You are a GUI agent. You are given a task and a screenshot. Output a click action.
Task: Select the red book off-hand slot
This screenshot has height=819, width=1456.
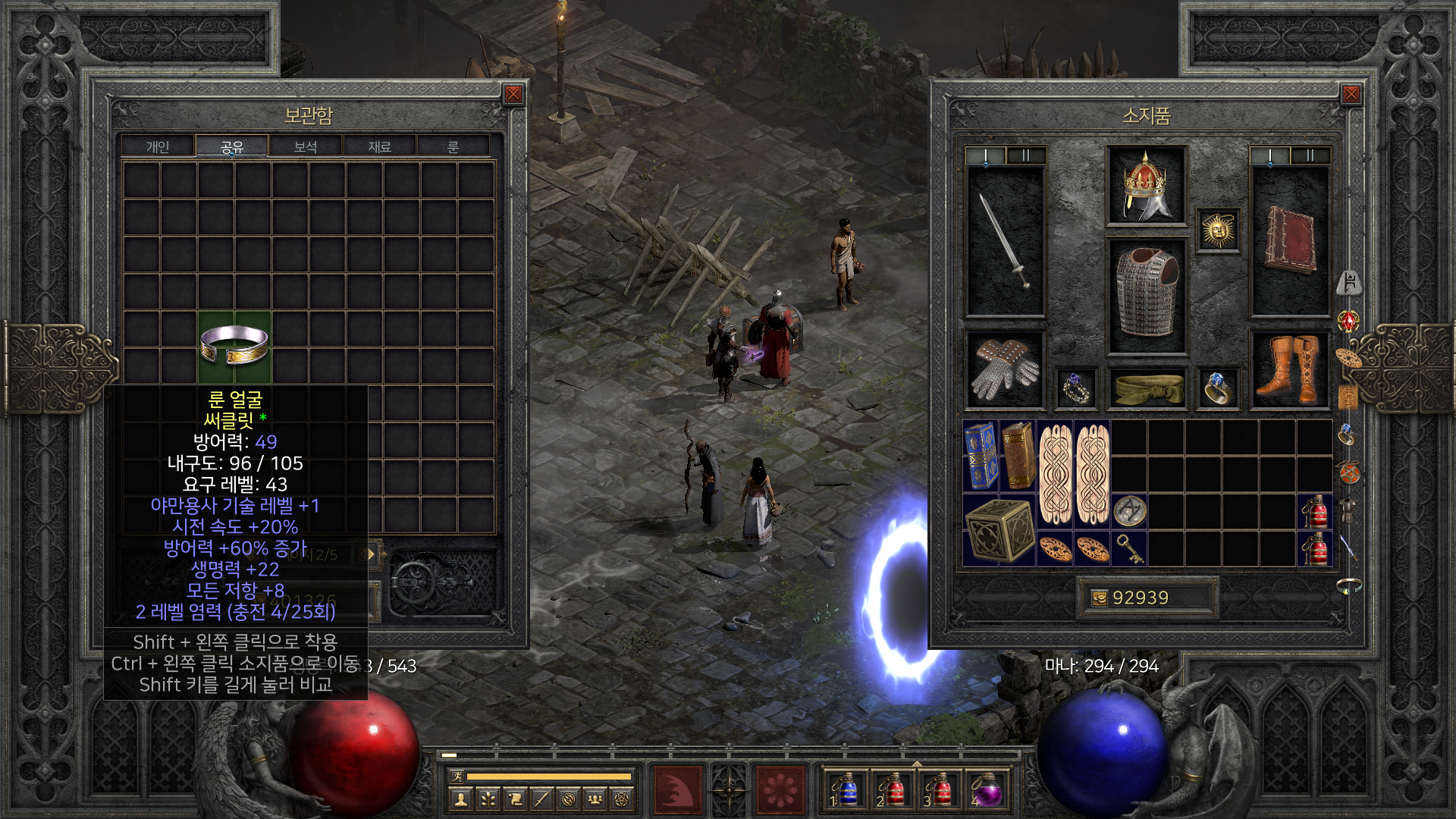pos(1289,240)
